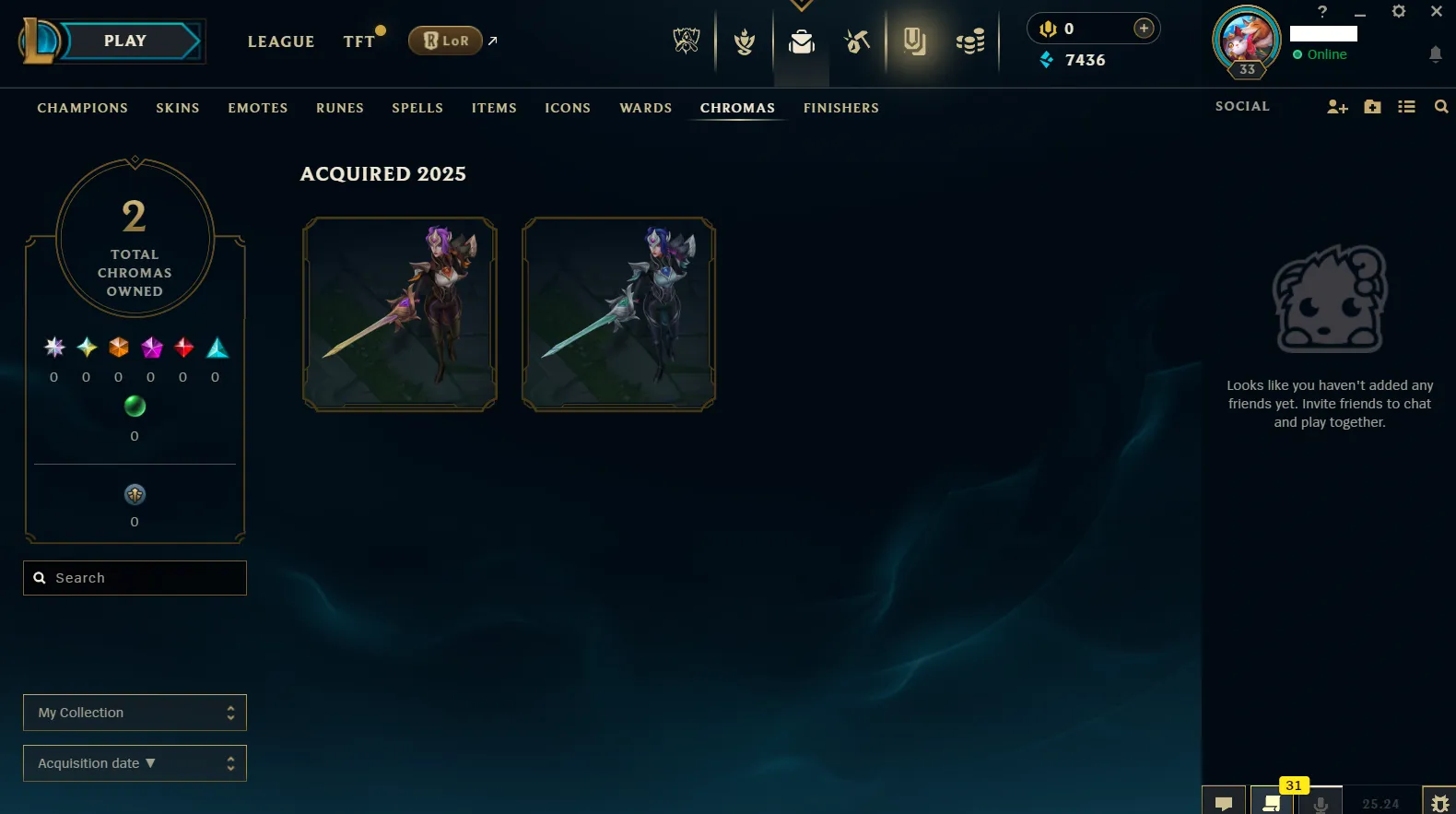Switch to the SKINS tab
The image size is (1456, 814).
point(178,108)
